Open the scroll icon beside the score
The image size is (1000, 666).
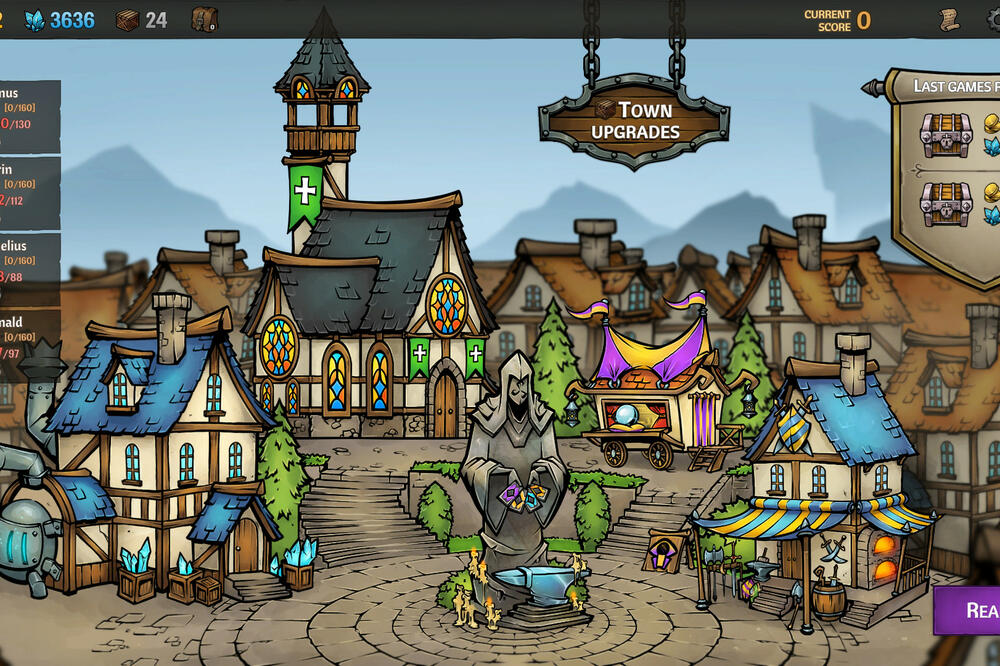(949, 19)
